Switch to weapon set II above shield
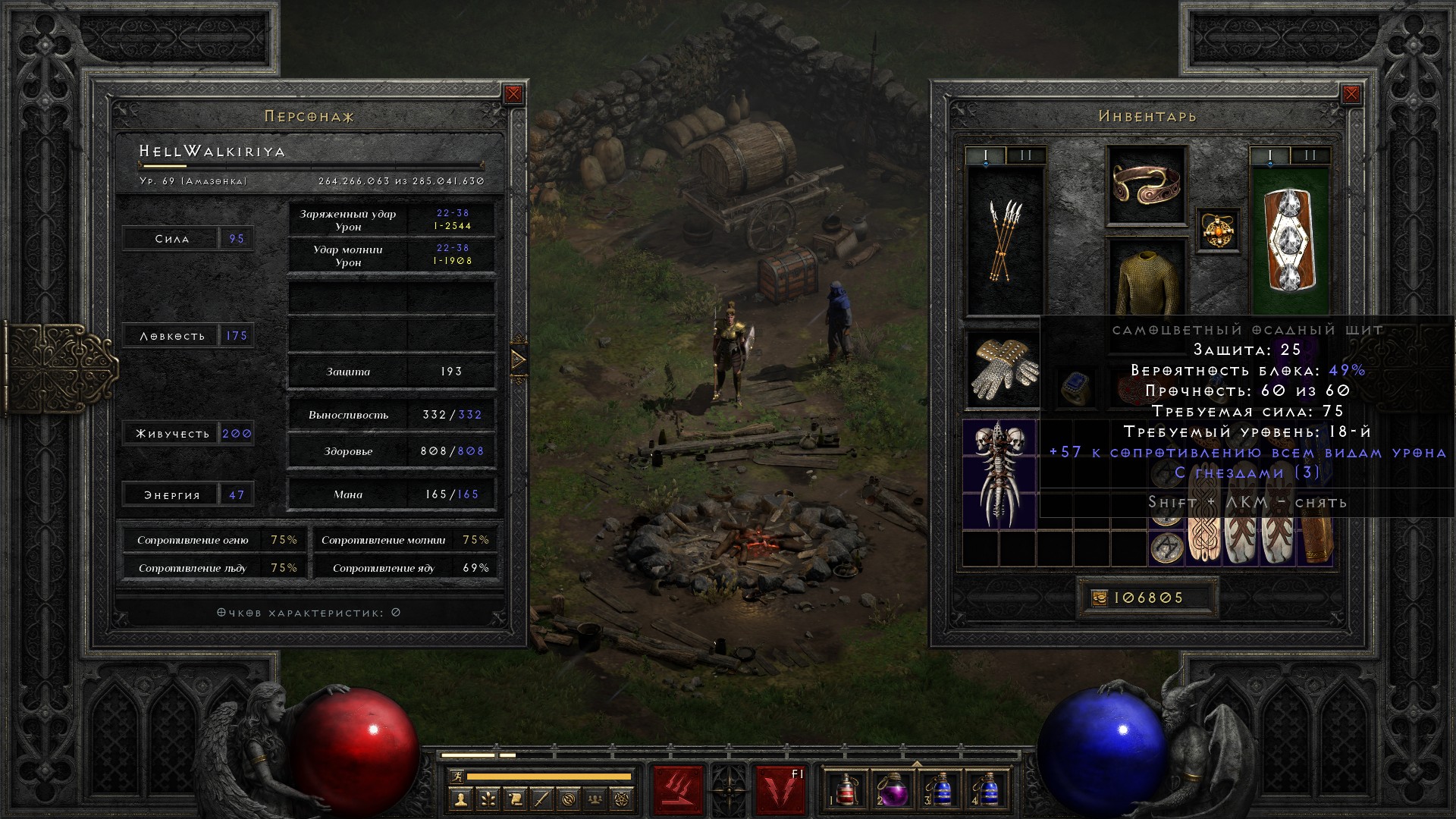Image resolution: width=1456 pixels, height=819 pixels. click(x=1310, y=155)
